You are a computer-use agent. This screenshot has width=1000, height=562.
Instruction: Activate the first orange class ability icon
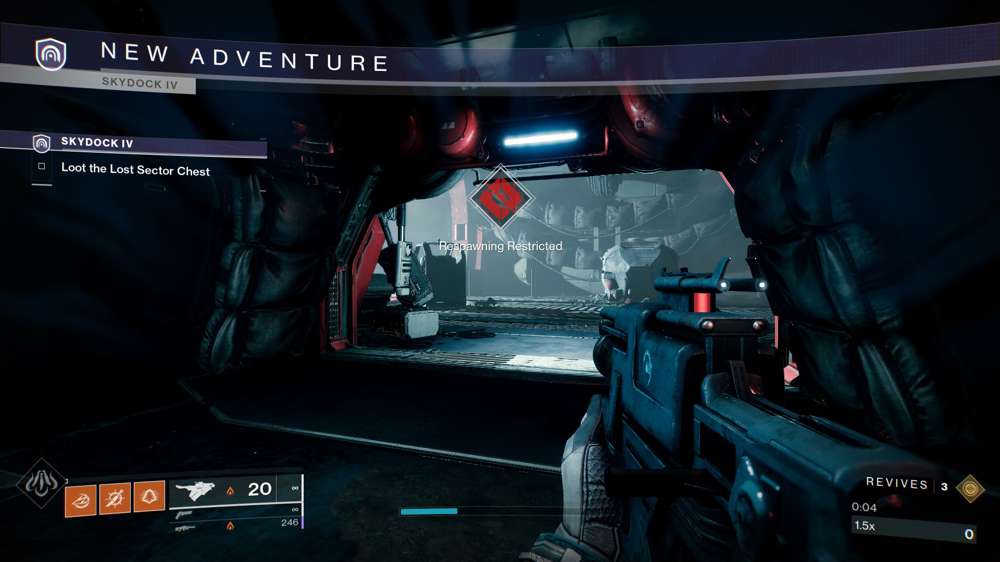pyautogui.click(x=81, y=497)
